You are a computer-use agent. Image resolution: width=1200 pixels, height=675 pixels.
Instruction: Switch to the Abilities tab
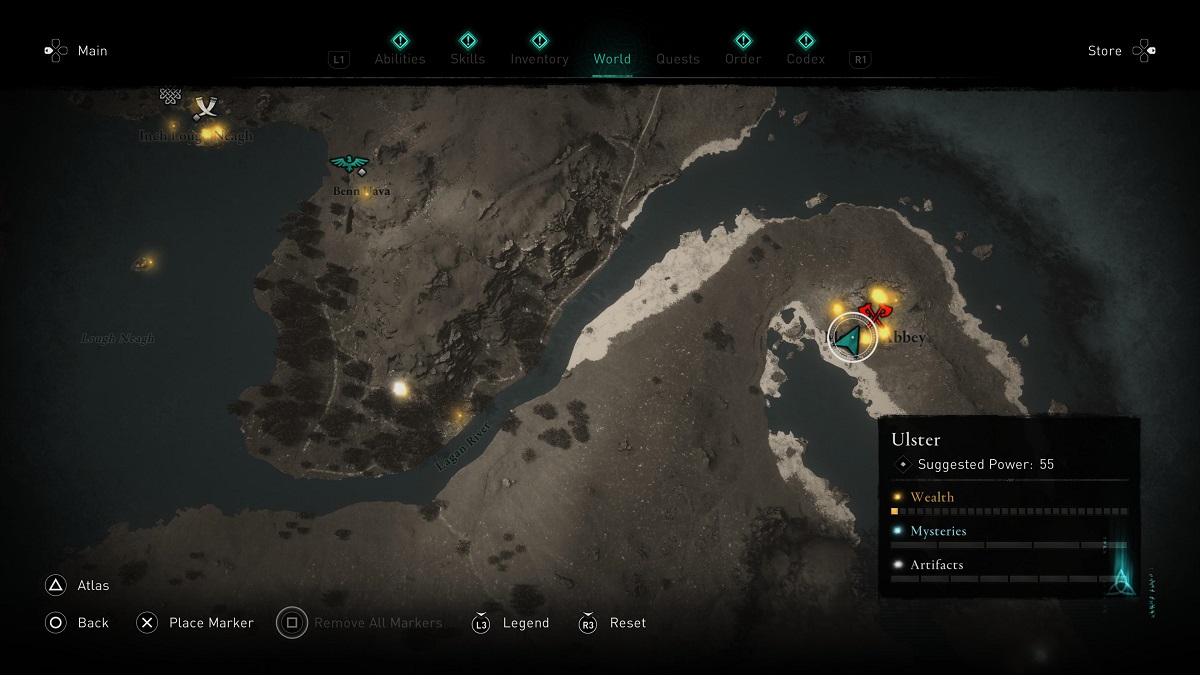[400, 58]
